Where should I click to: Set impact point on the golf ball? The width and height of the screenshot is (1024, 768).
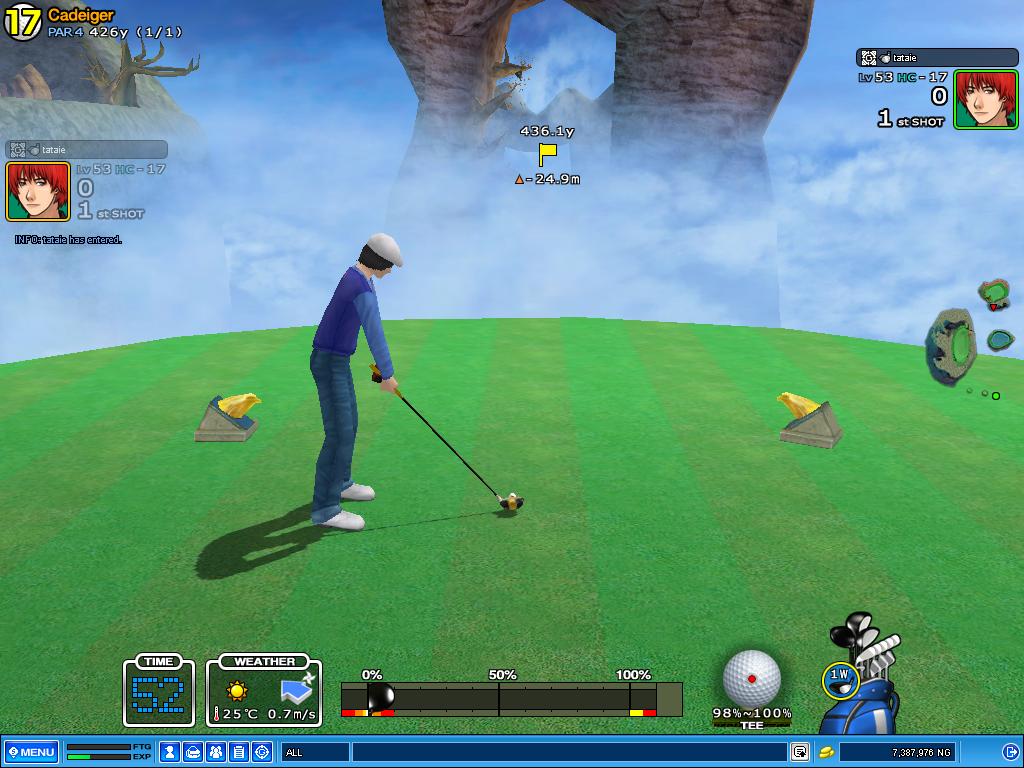point(751,678)
